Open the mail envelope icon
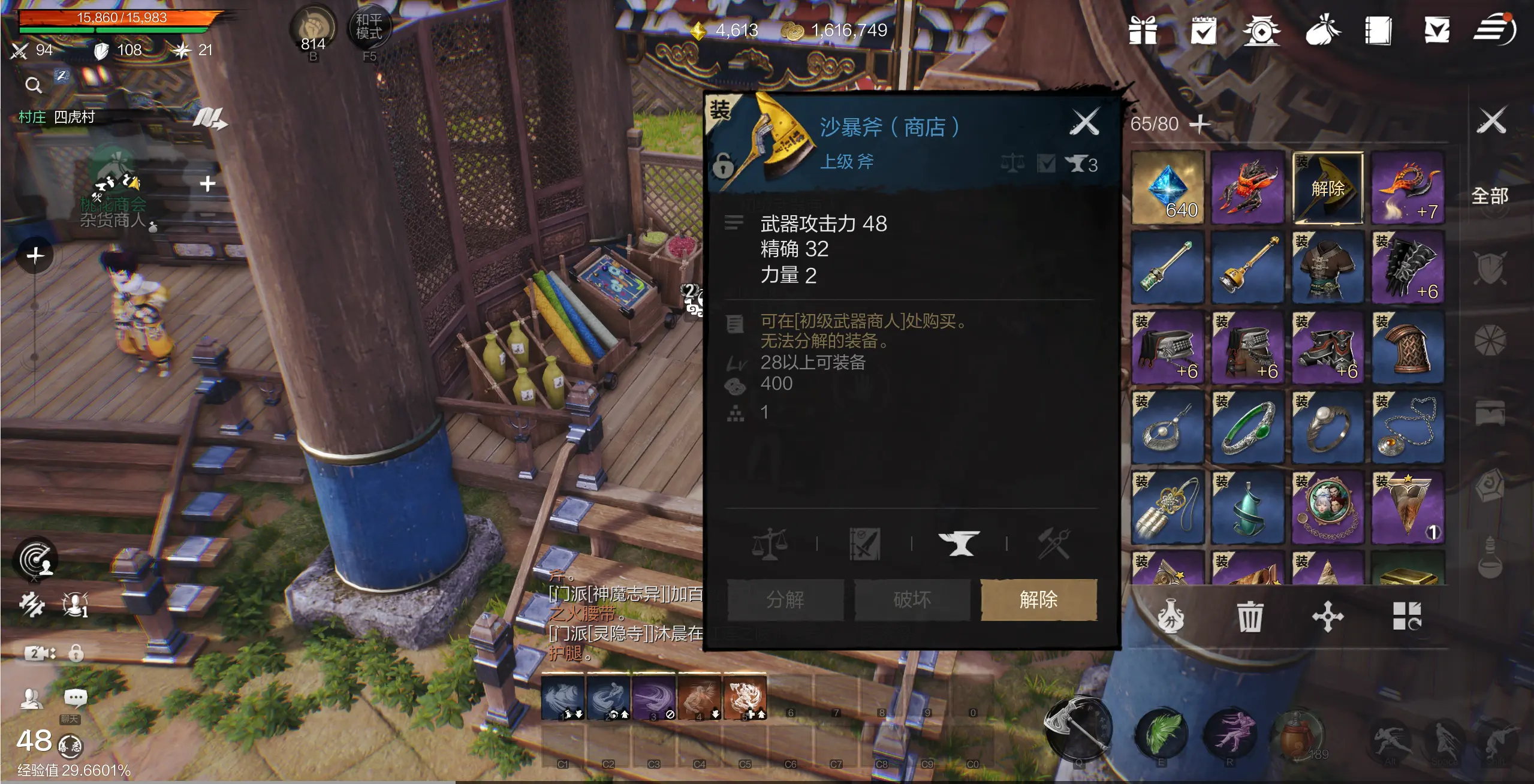1534x784 pixels. point(1437,30)
